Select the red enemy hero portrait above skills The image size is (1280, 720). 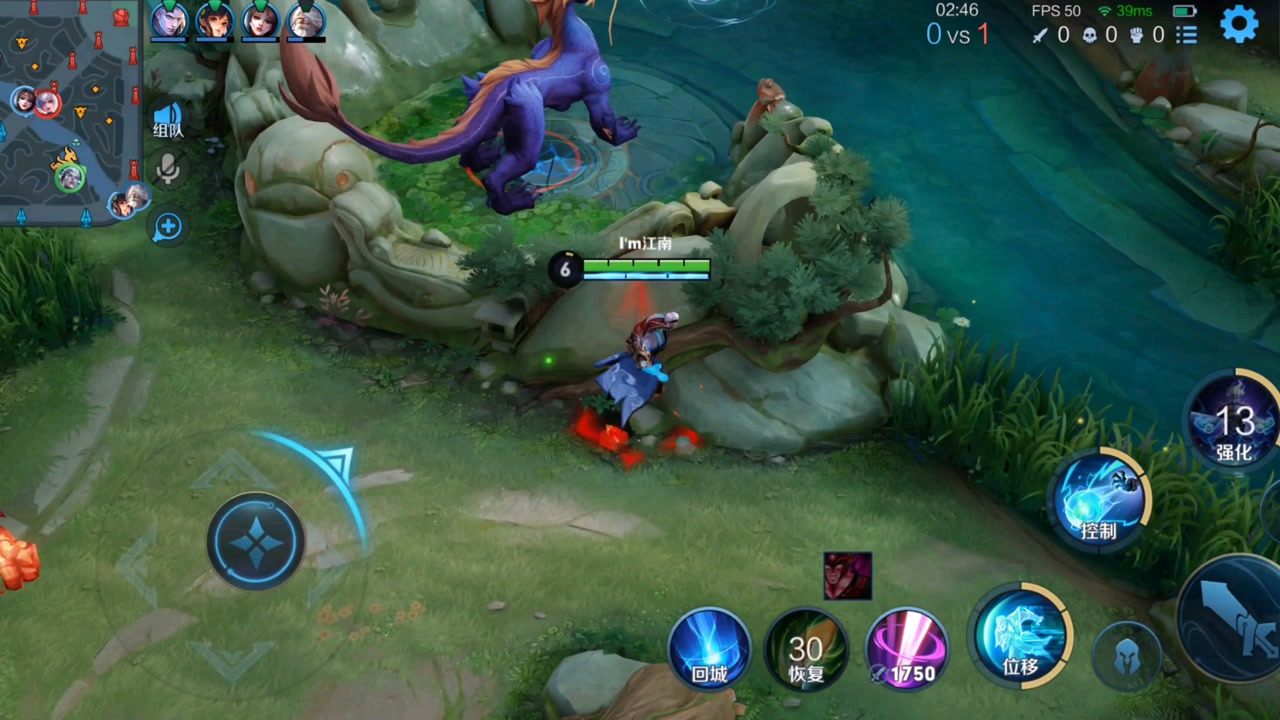[x=848, y=576]
